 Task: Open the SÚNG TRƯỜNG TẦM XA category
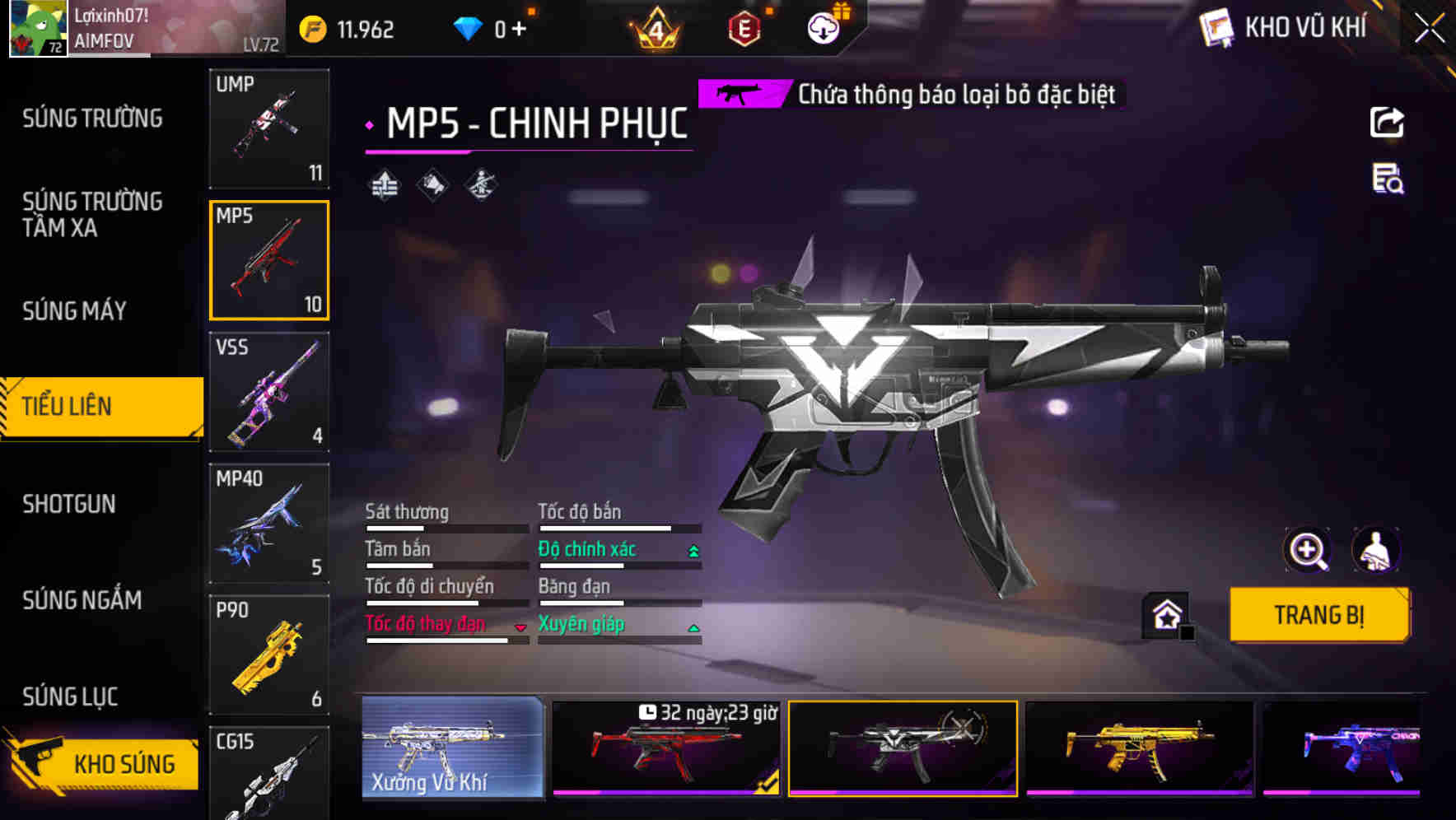[x=92, y=214]
